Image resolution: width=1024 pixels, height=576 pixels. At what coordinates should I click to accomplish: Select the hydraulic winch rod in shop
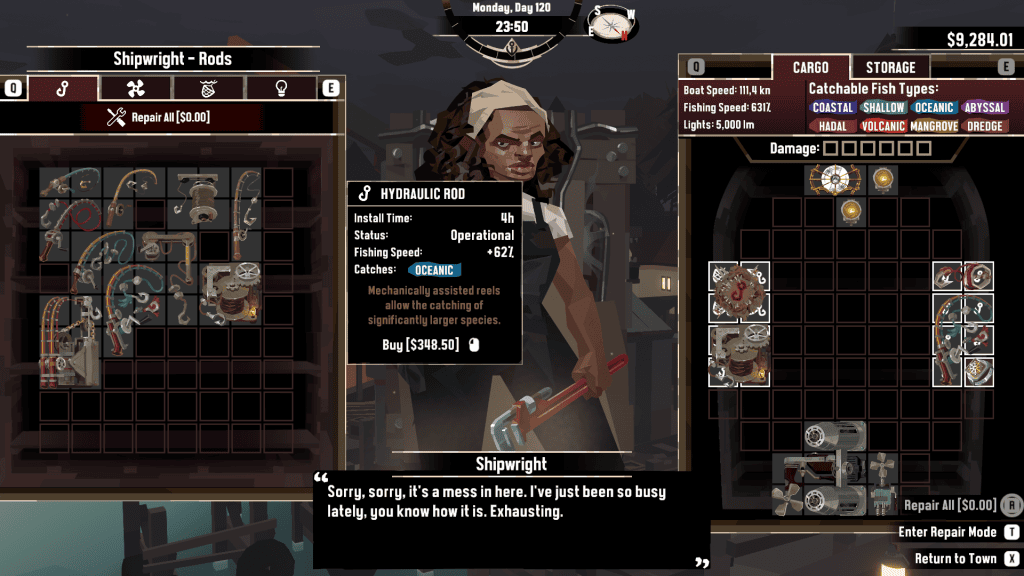(231, 293)
